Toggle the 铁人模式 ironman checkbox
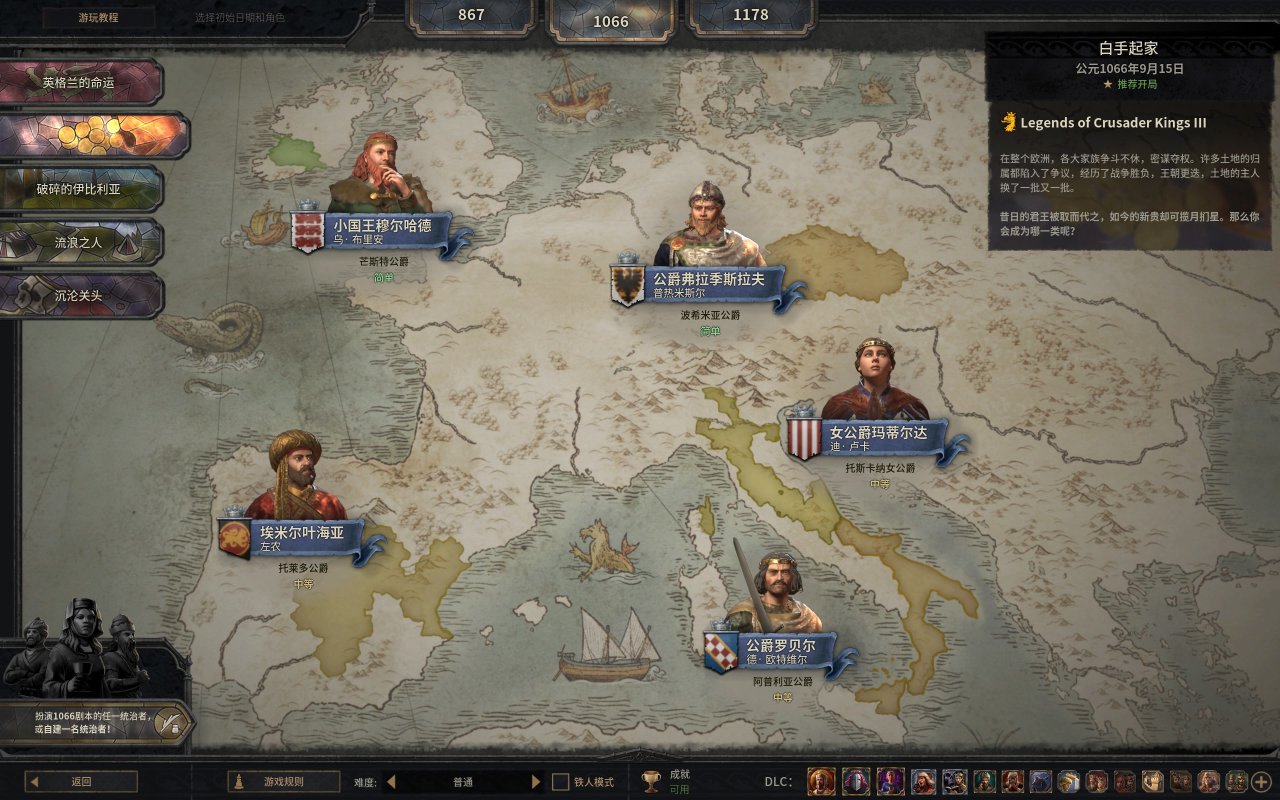1280x800 pixels. tap(561, 782)
